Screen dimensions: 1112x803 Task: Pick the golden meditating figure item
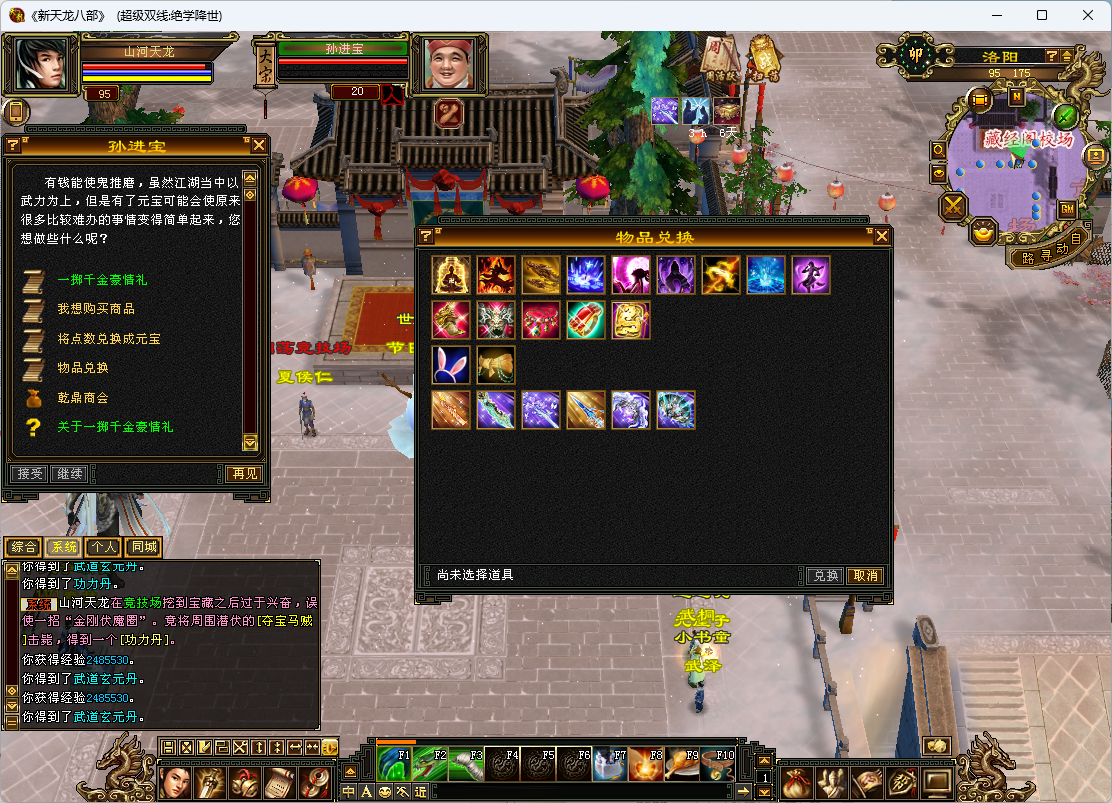click(x=451, y=275)
